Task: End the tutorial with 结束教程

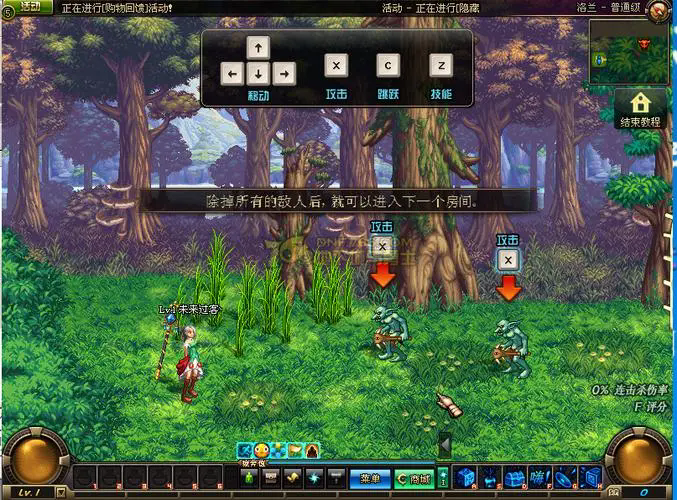Action: point(641,108)
